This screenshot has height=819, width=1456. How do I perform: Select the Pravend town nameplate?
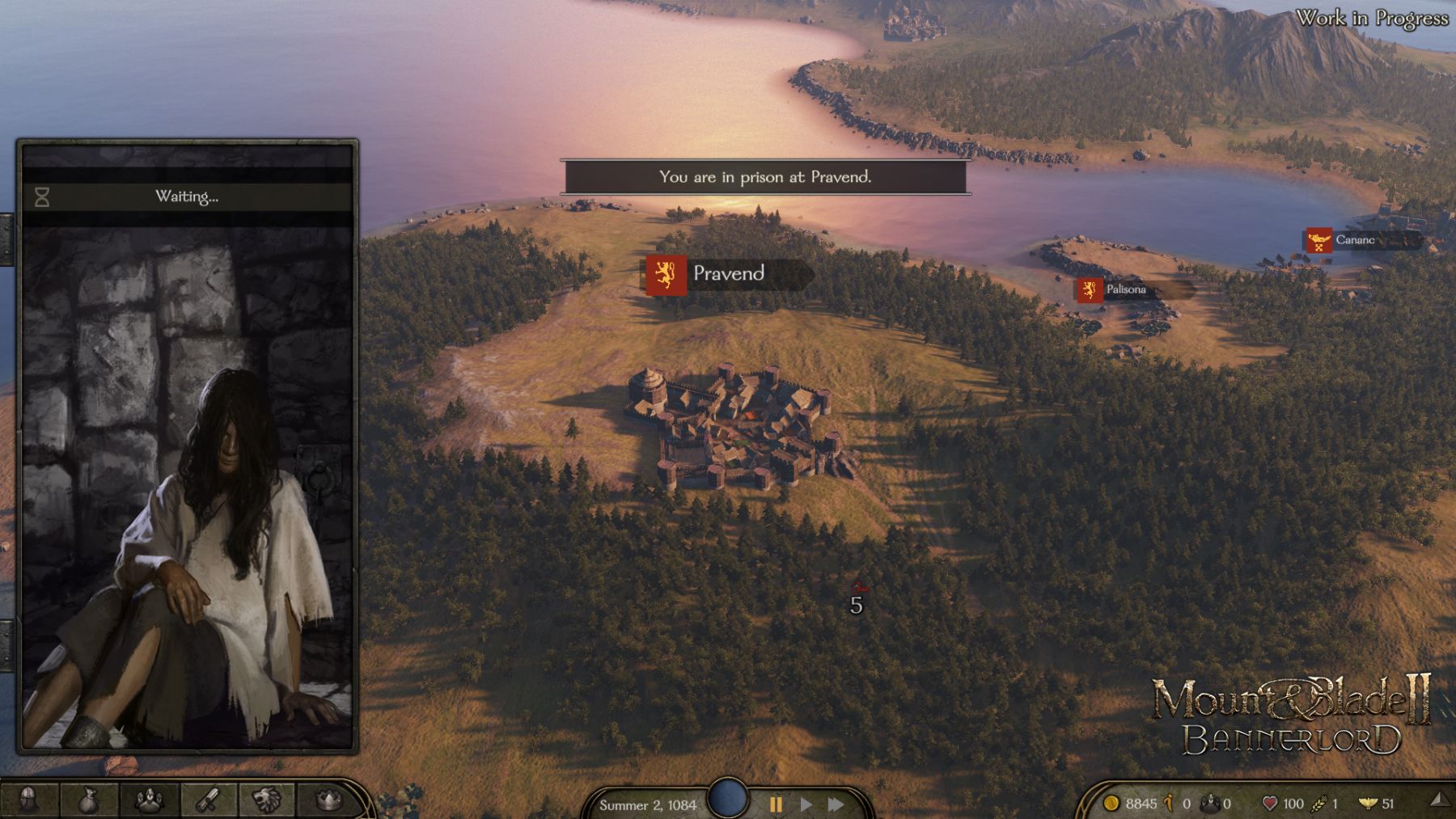pos(727,274)
